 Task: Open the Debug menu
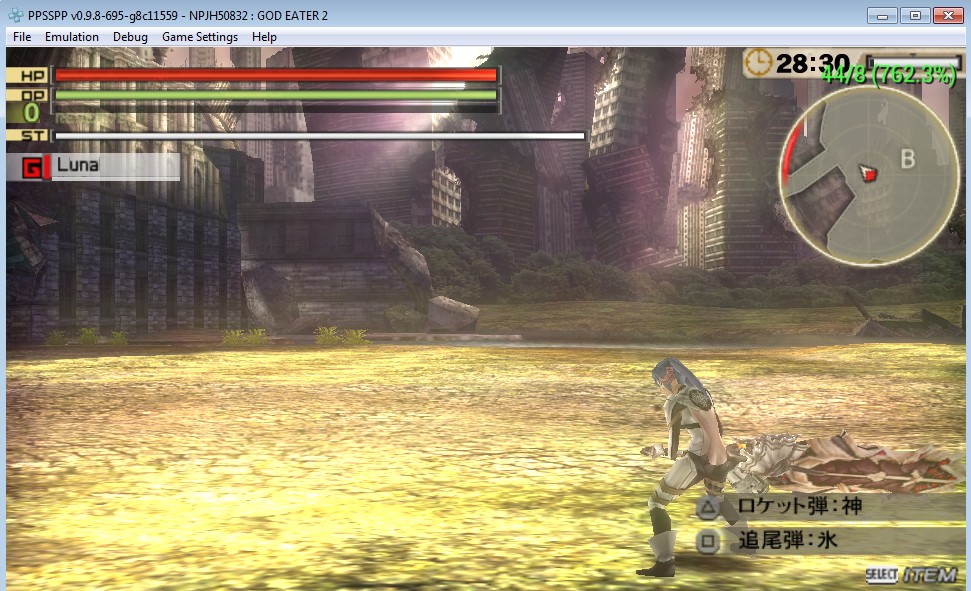(x=130, y=37)
